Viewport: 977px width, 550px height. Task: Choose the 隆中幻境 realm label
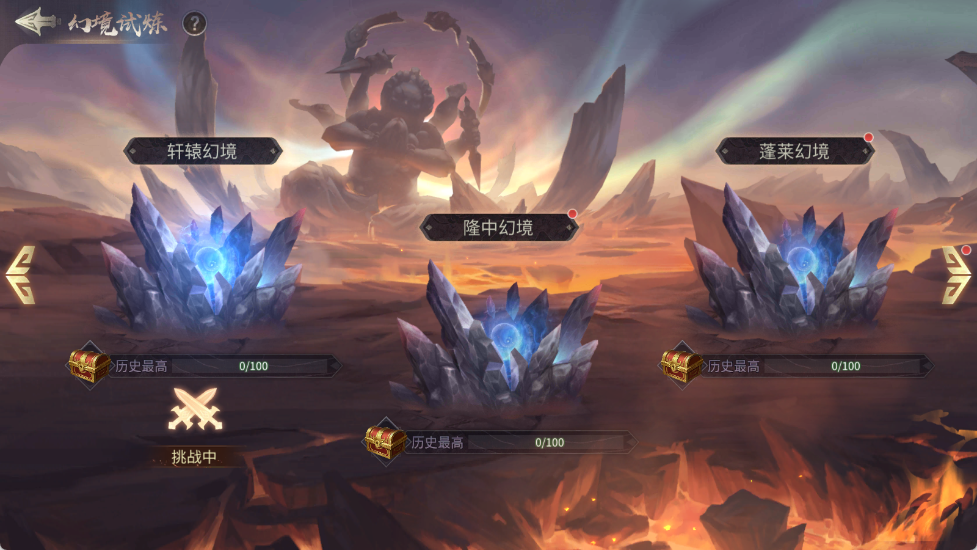coord(498,228)
